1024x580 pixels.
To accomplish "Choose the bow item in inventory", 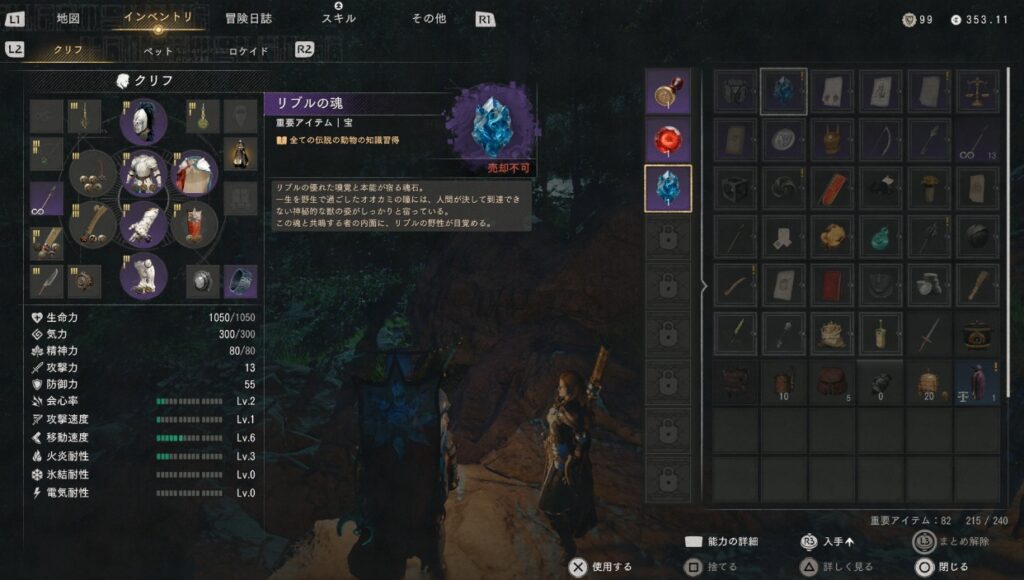I will click(x=881, y=140).
